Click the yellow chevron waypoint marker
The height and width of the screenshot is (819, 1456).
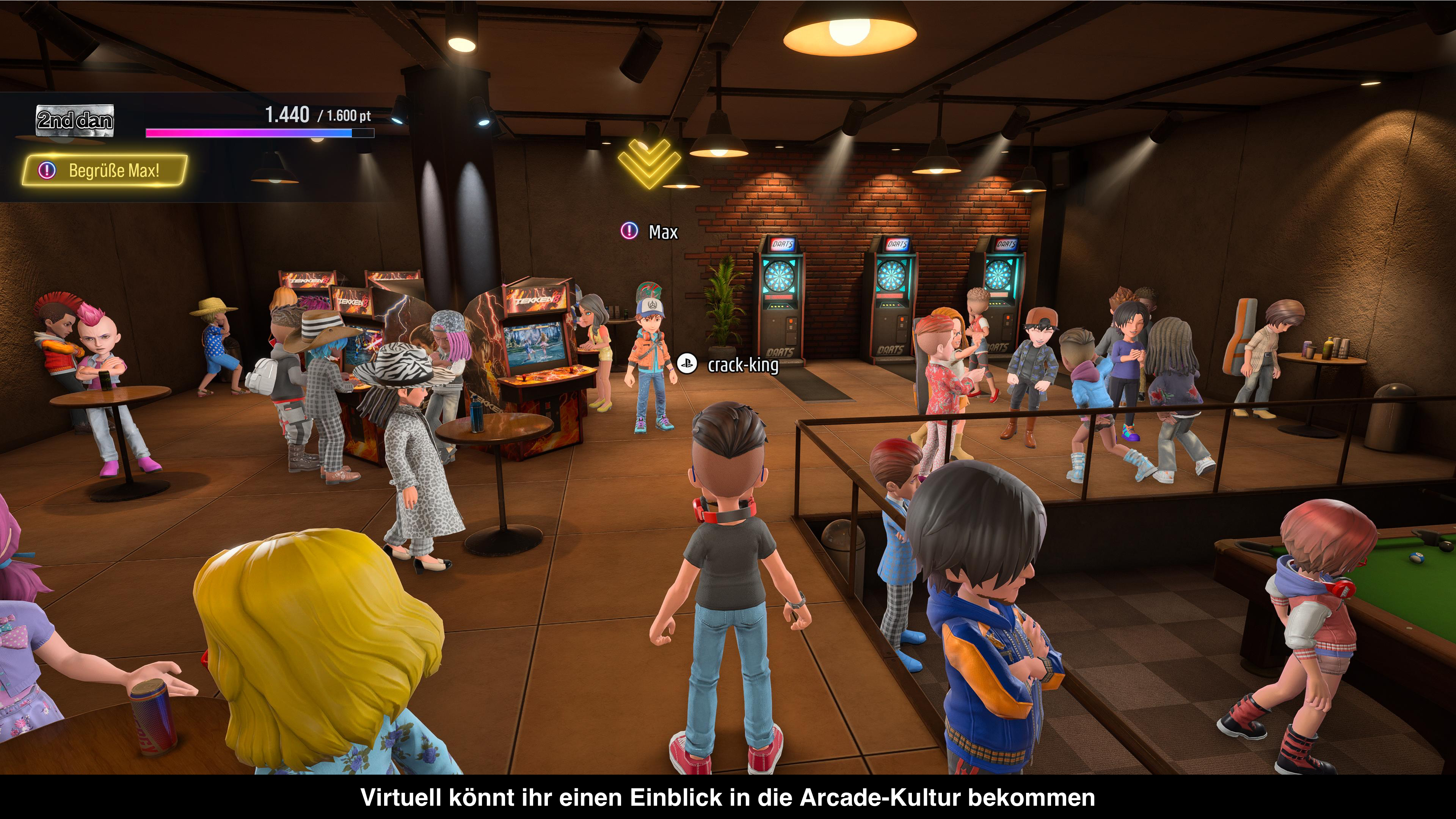tap(648, 162)
